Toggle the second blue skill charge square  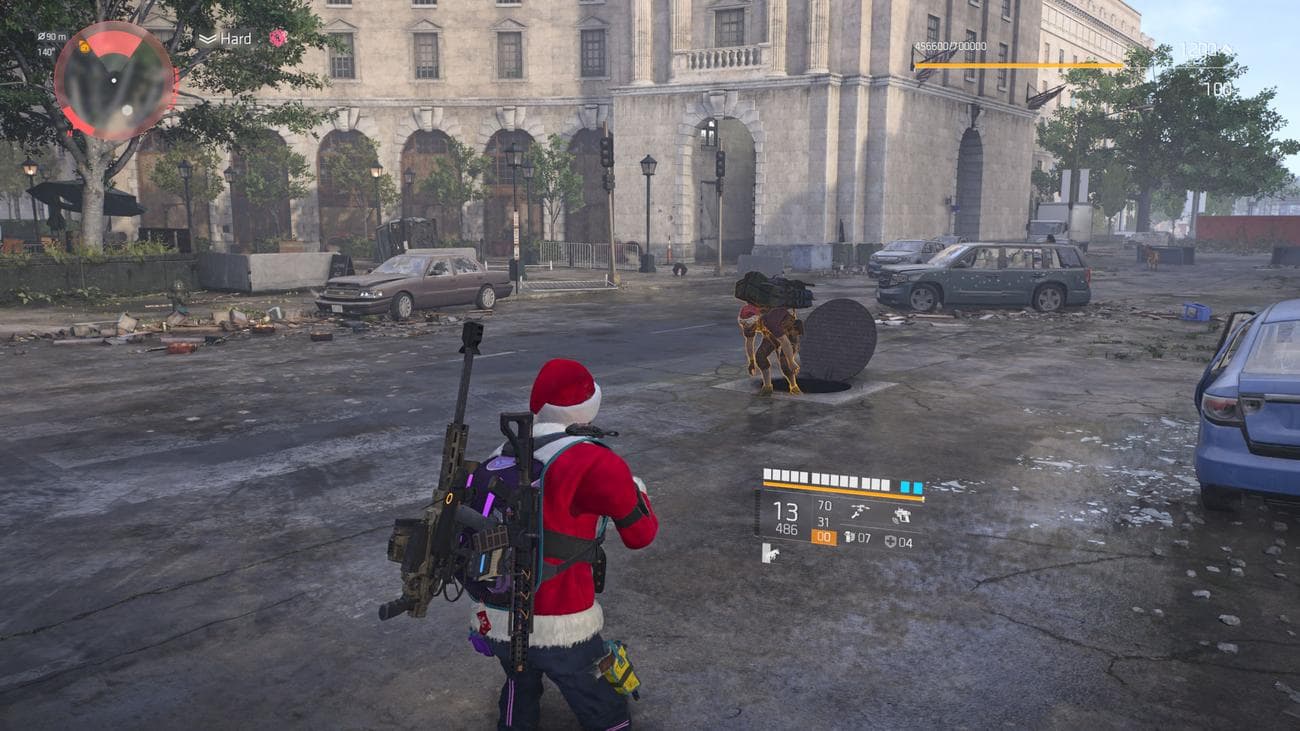[x=918, y=486]
